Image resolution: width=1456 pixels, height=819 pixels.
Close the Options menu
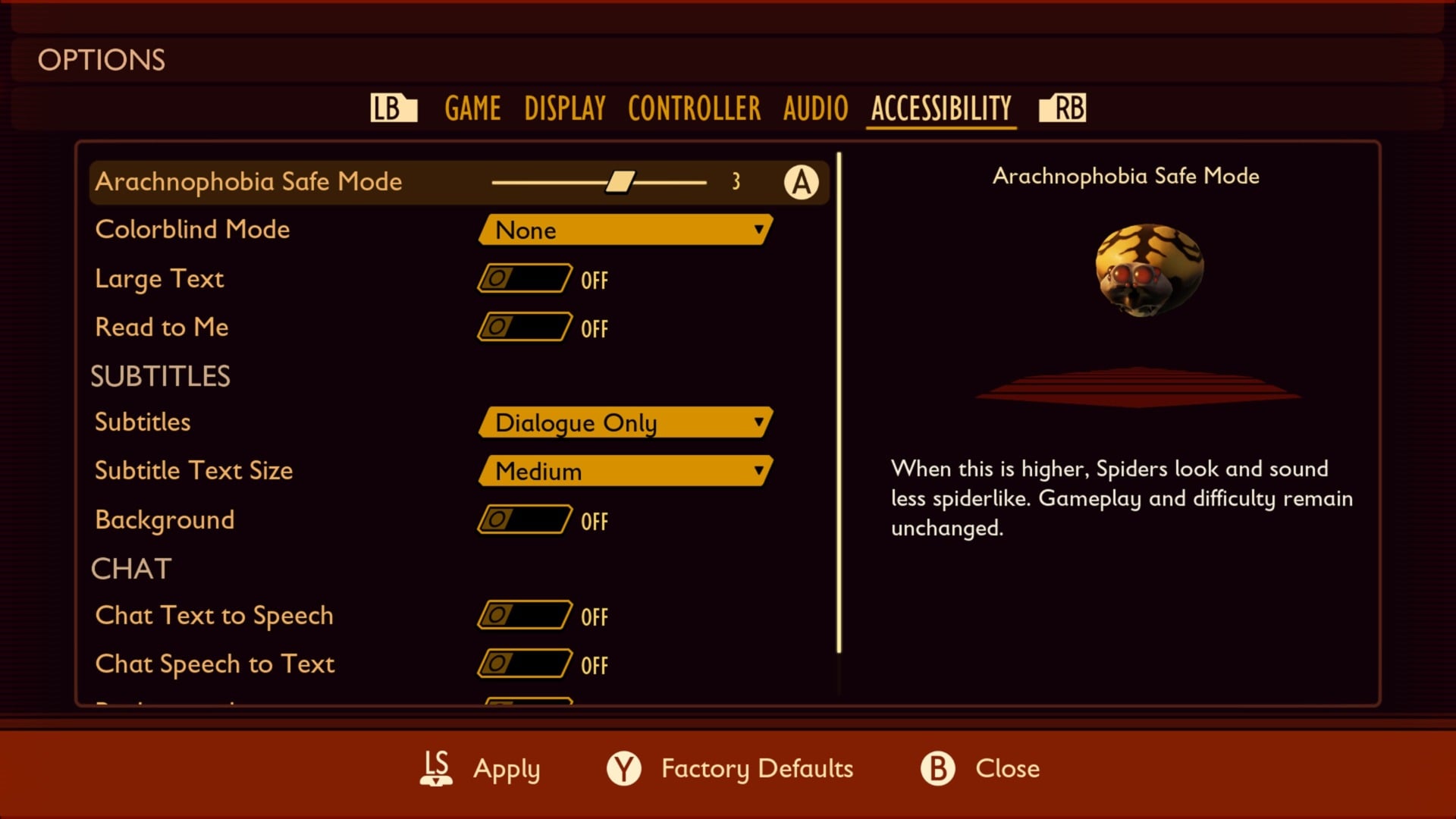[980, 768]
